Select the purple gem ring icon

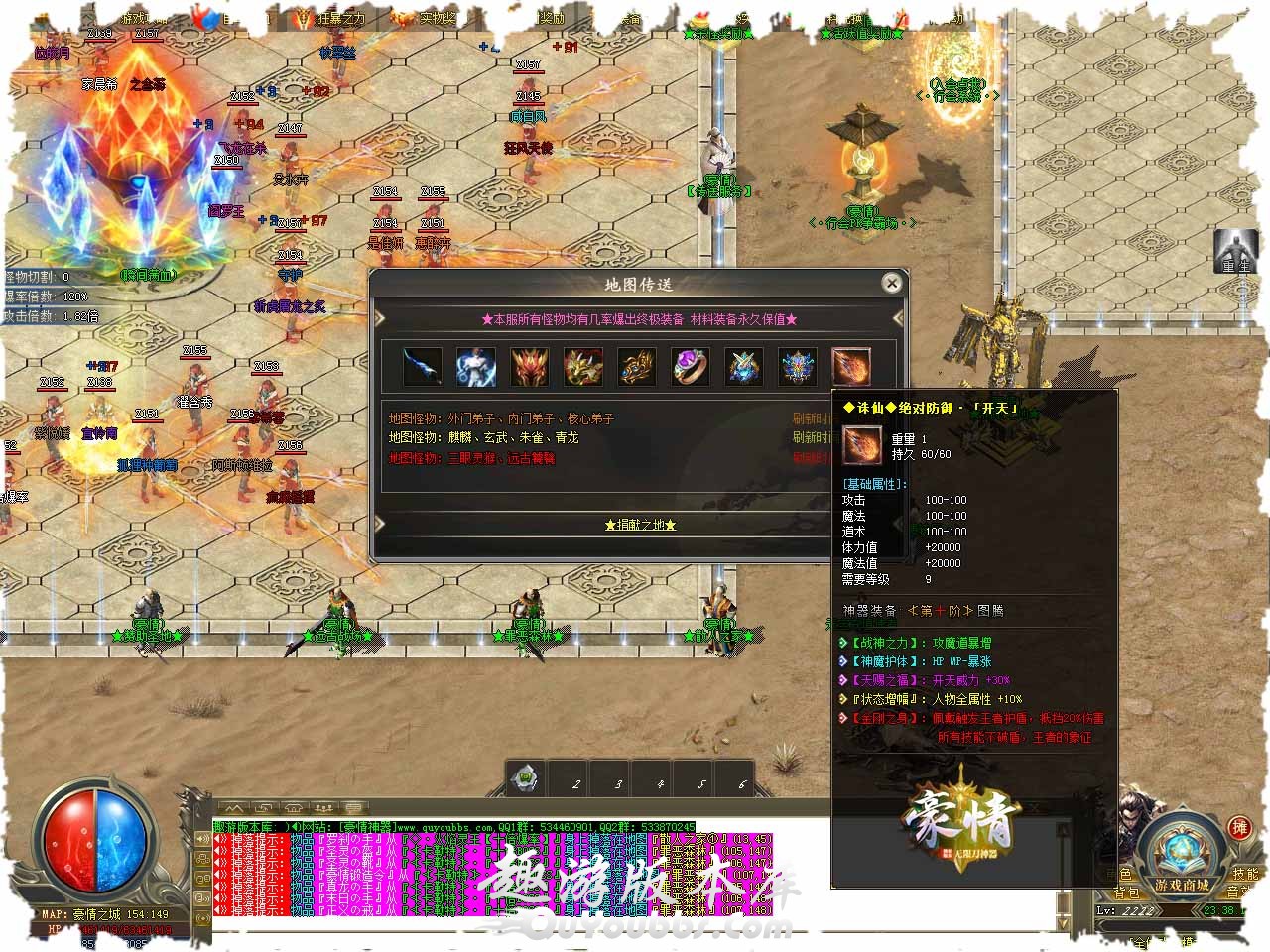[x=691, y=367]
